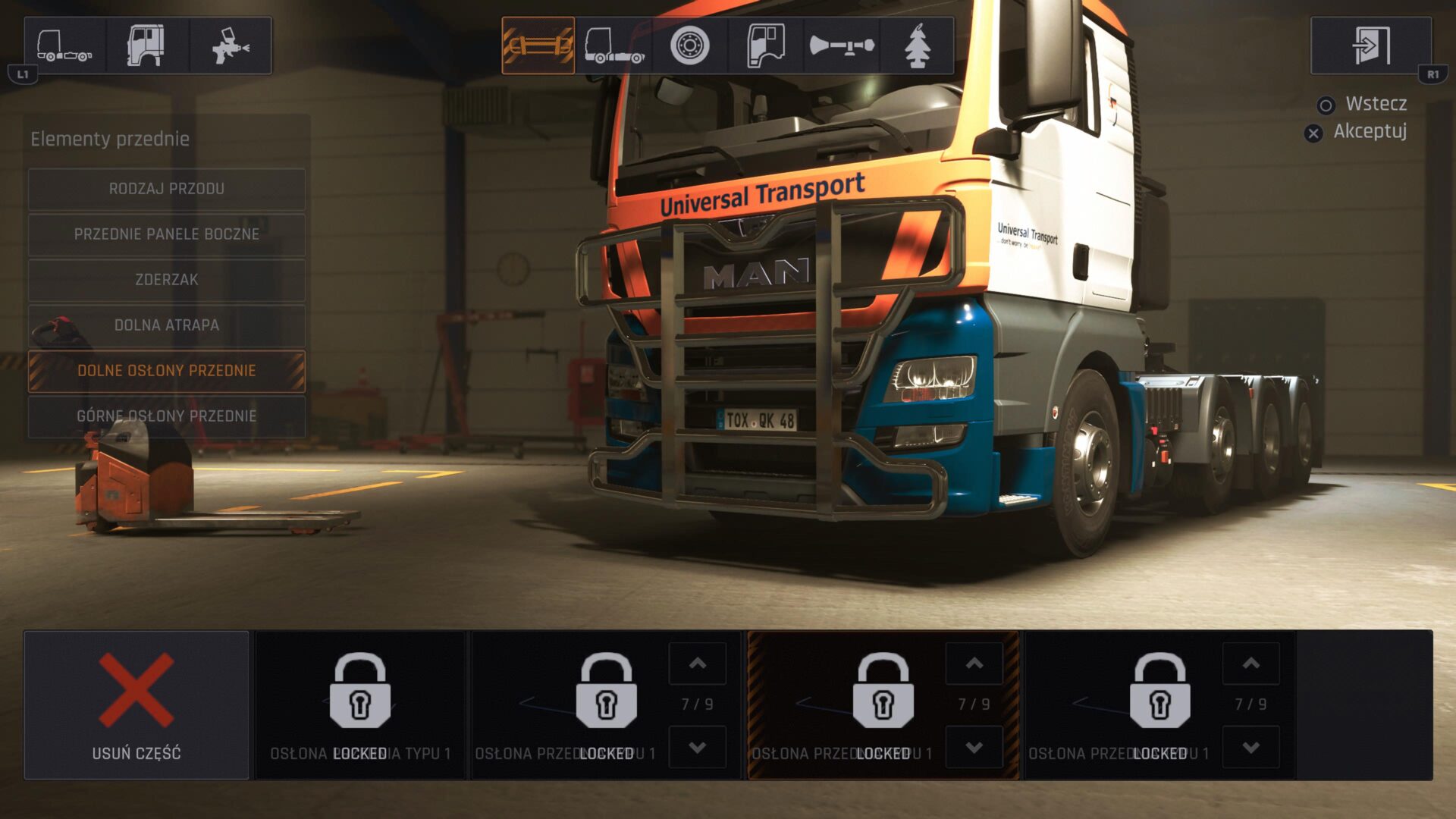Open the DOLNA ATRAPA option

(x=167, y=325)
